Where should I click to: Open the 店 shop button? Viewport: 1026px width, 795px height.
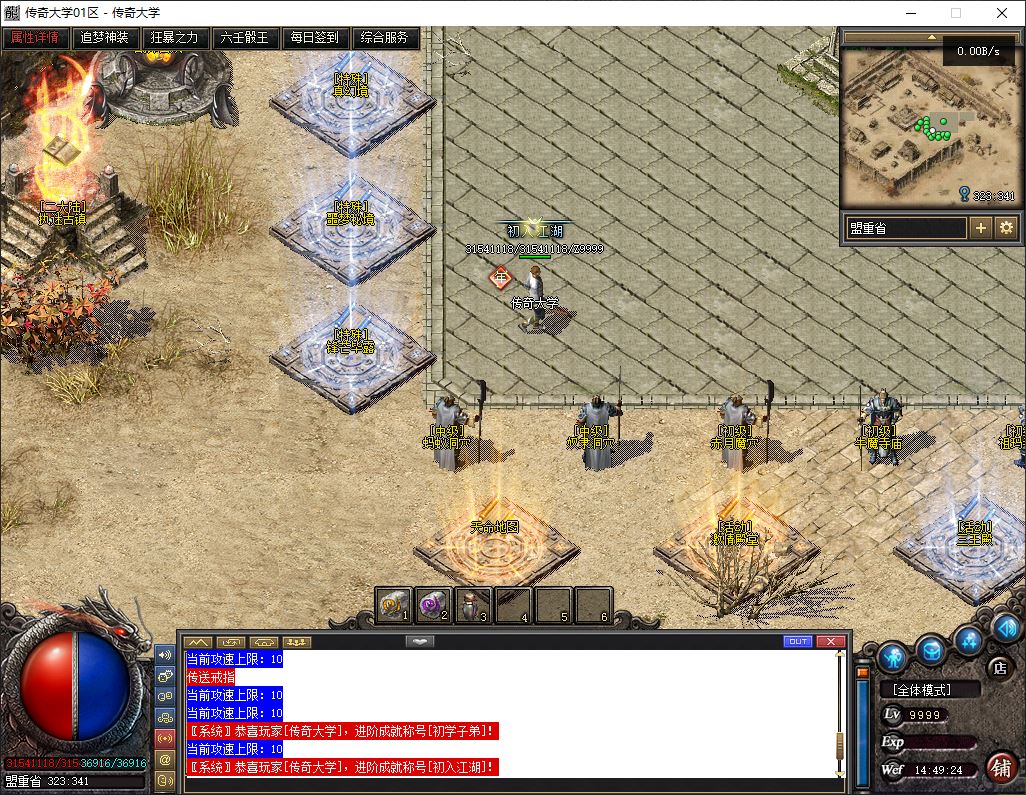click(998, 667)
